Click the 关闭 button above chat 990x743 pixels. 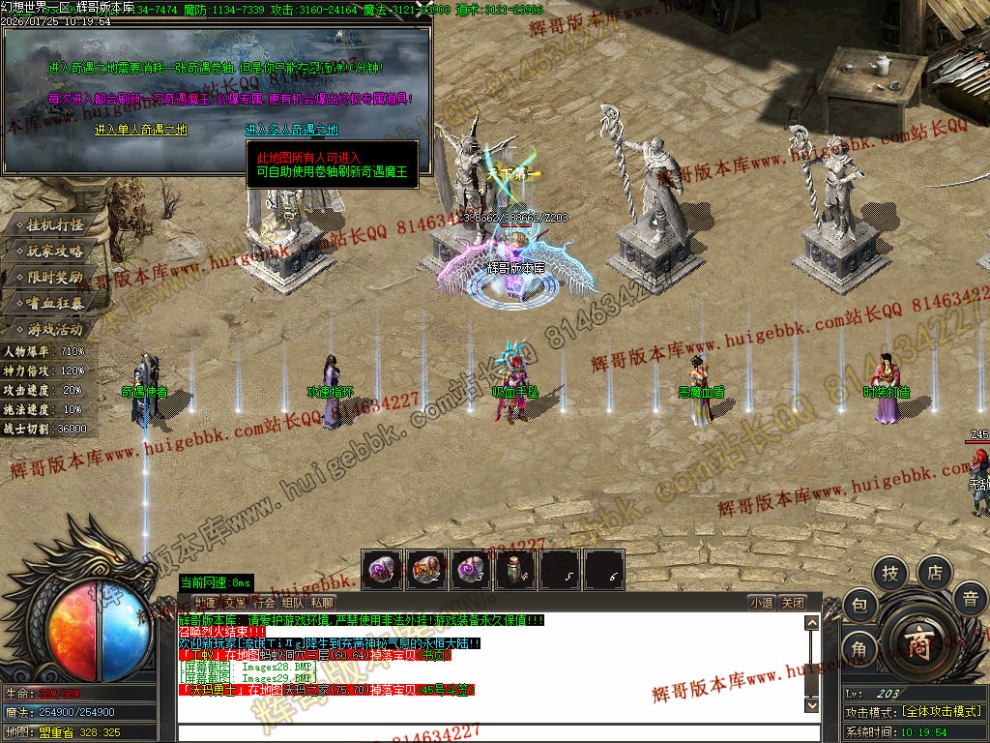[x=793, y=603]
